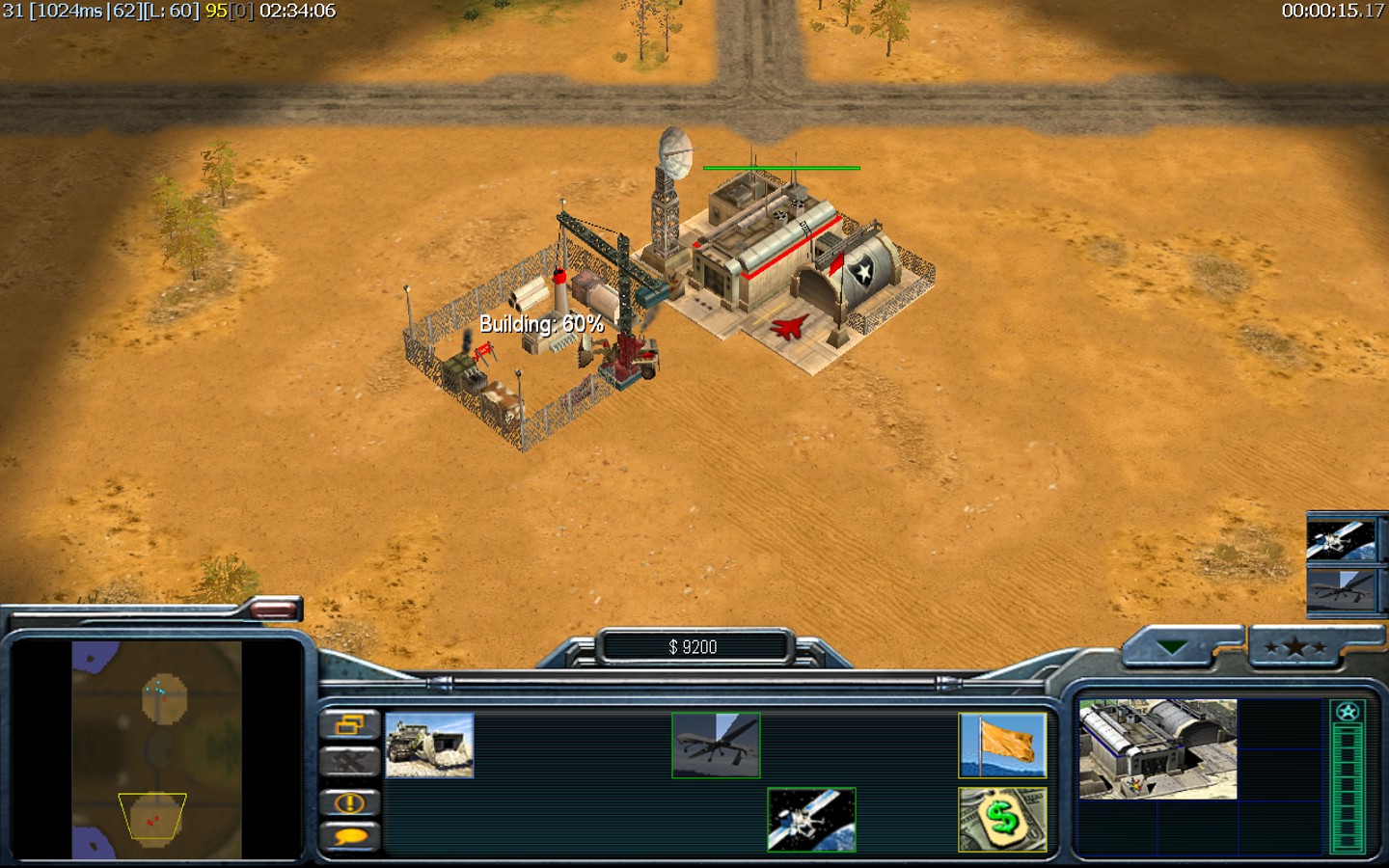Viewport: 1389px width, 868px height.
Task: Jump to last event with the exclamation button
Action: [349, 802]
